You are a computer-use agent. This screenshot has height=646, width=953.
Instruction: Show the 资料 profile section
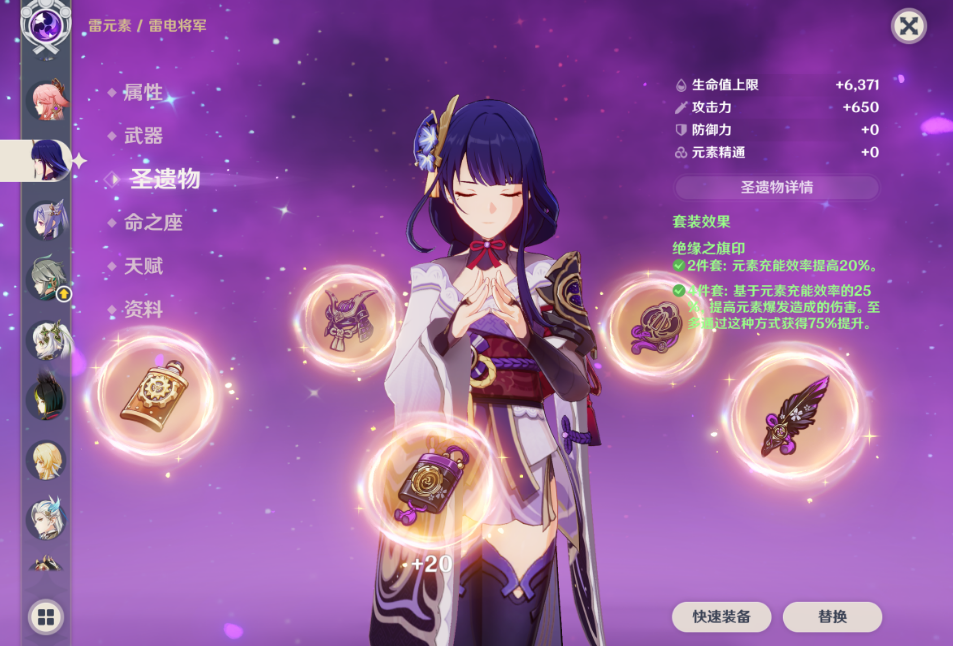(x=143, y=310)
